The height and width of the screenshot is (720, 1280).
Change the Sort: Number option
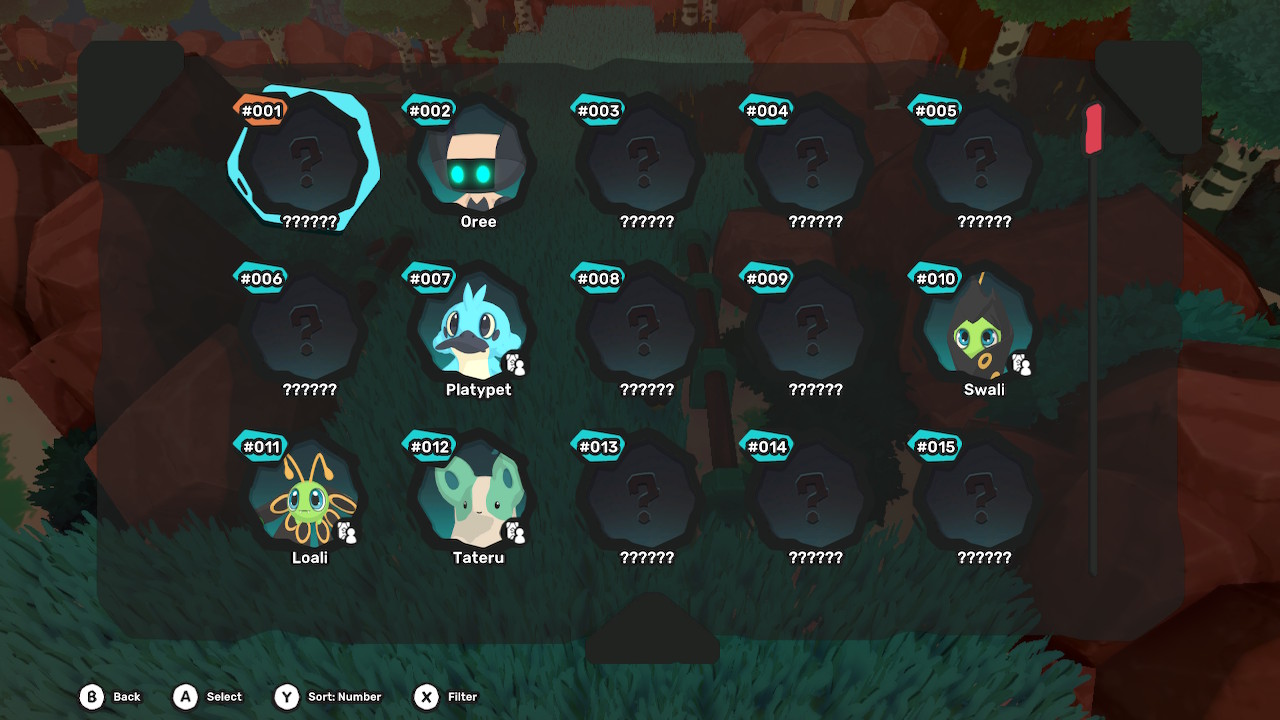(x=344, y=697)
